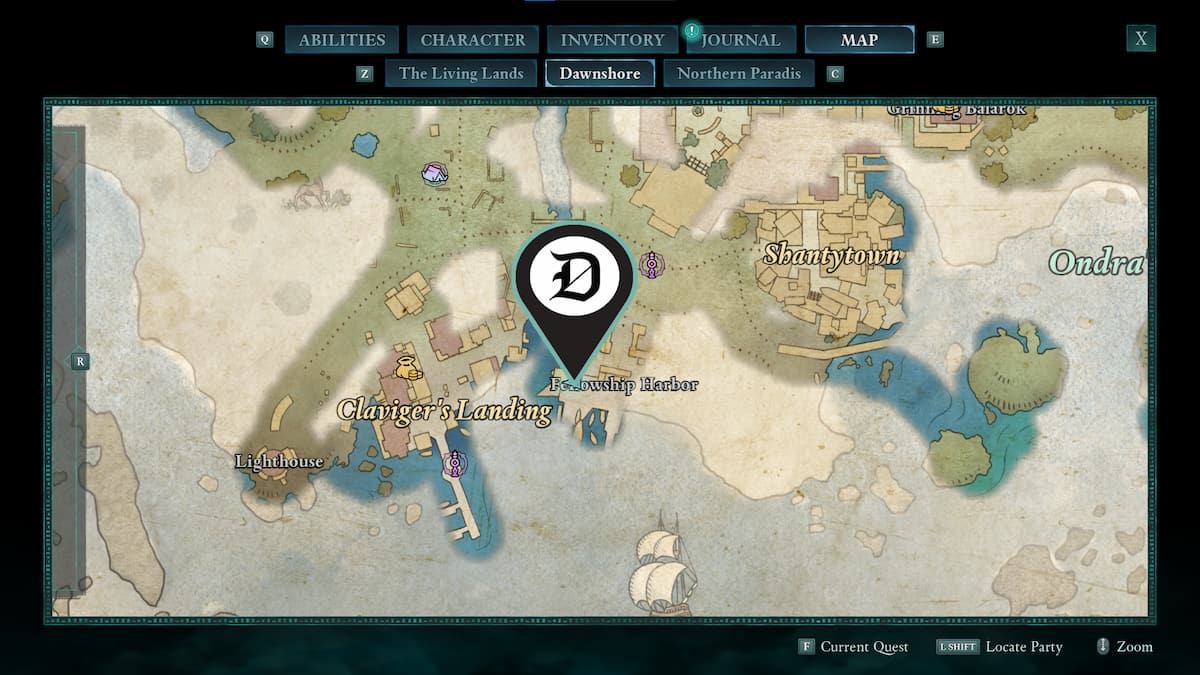
Task: Close the map screen with X
Action: [x=1141, y=39]
